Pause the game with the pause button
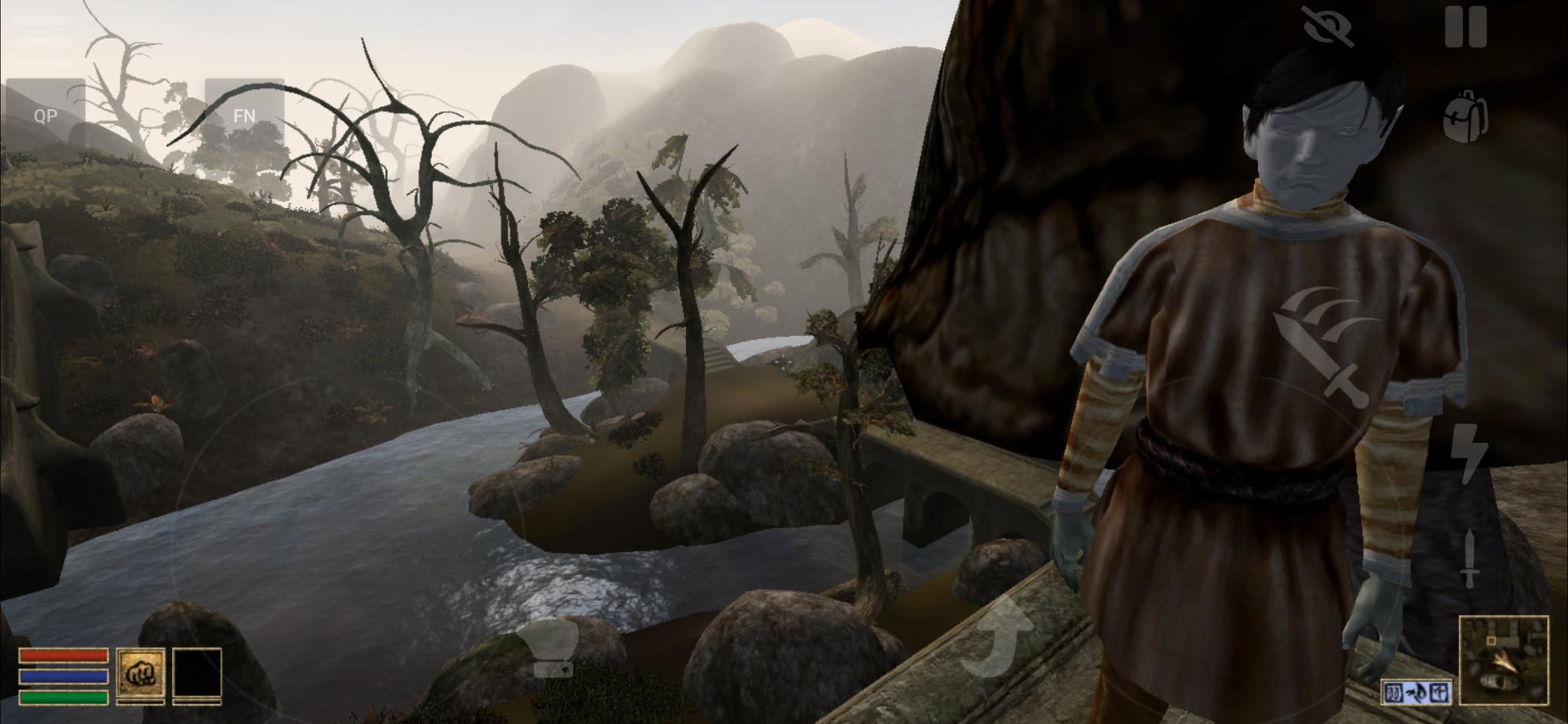The width and height of the screenshot is (1568, 724). (x=1465, y=27)
